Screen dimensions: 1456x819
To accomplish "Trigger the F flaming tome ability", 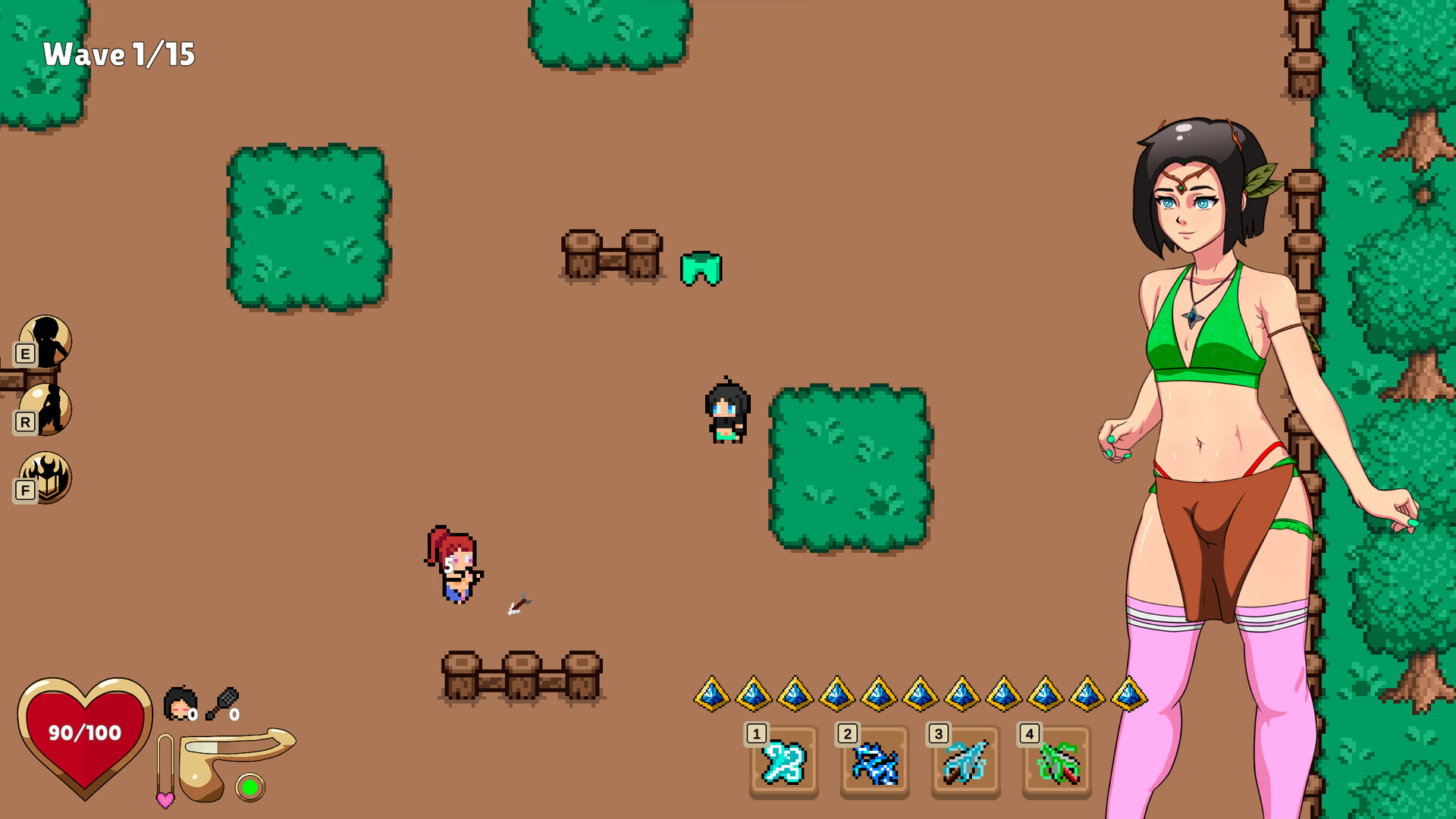I will tap(47, 478).
